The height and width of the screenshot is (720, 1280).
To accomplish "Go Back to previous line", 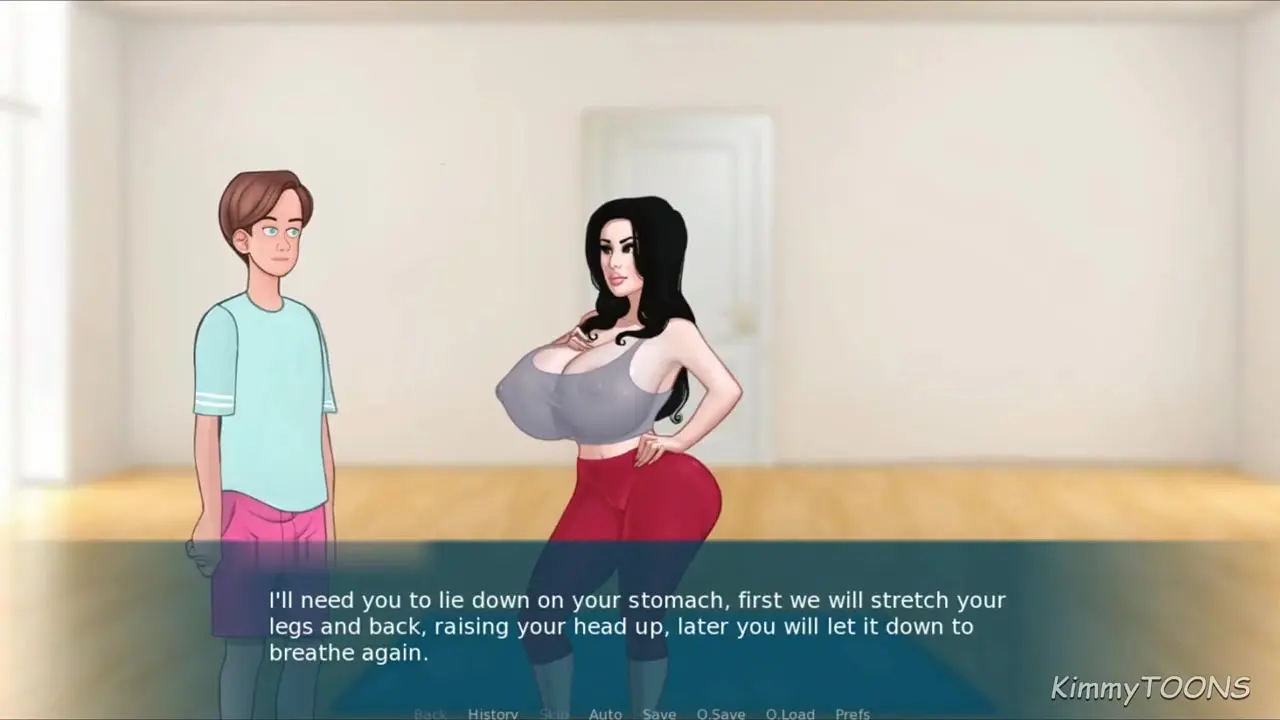I will (430, 713).
